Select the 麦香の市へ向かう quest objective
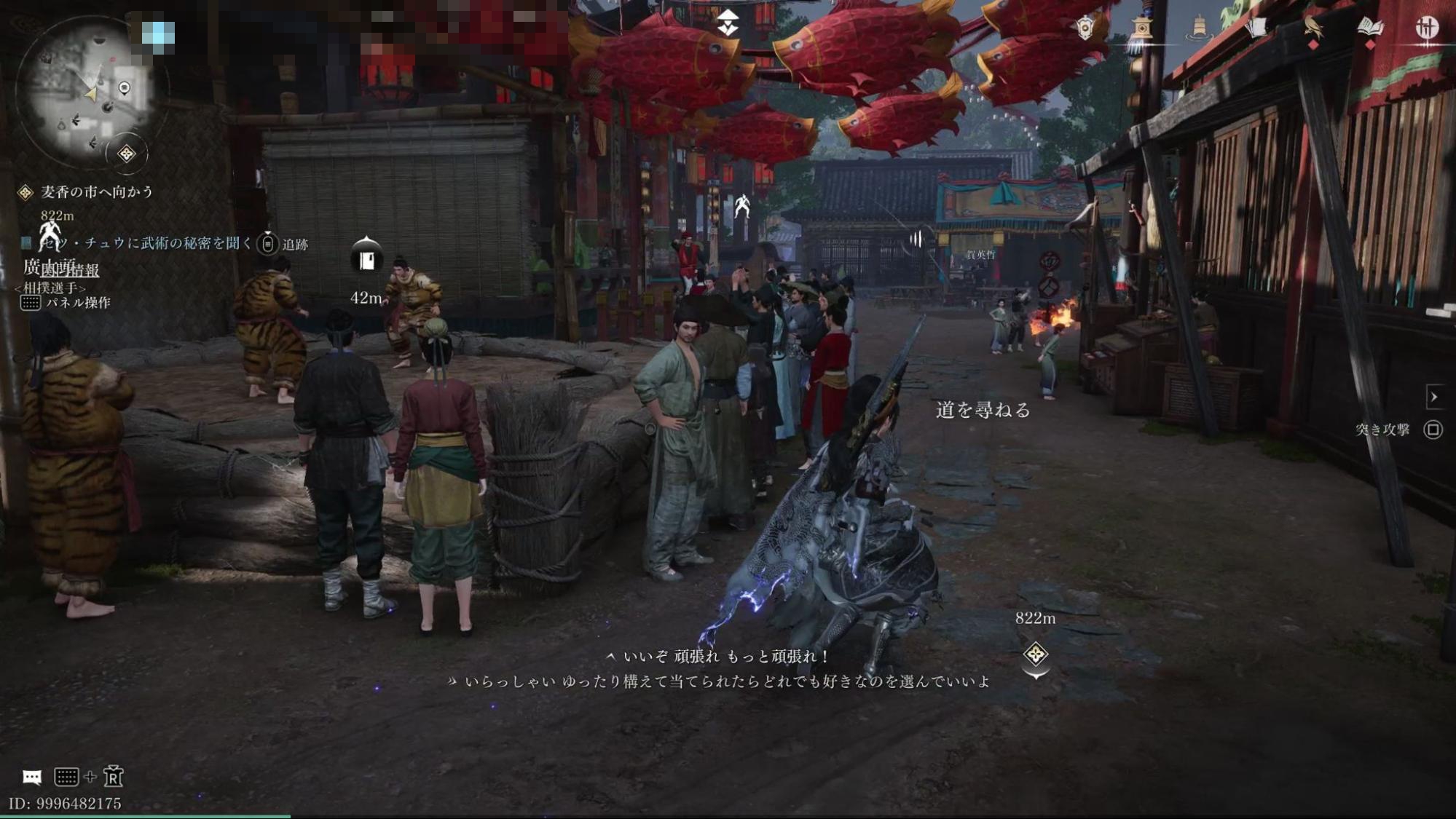 click(x=96, y=192)
